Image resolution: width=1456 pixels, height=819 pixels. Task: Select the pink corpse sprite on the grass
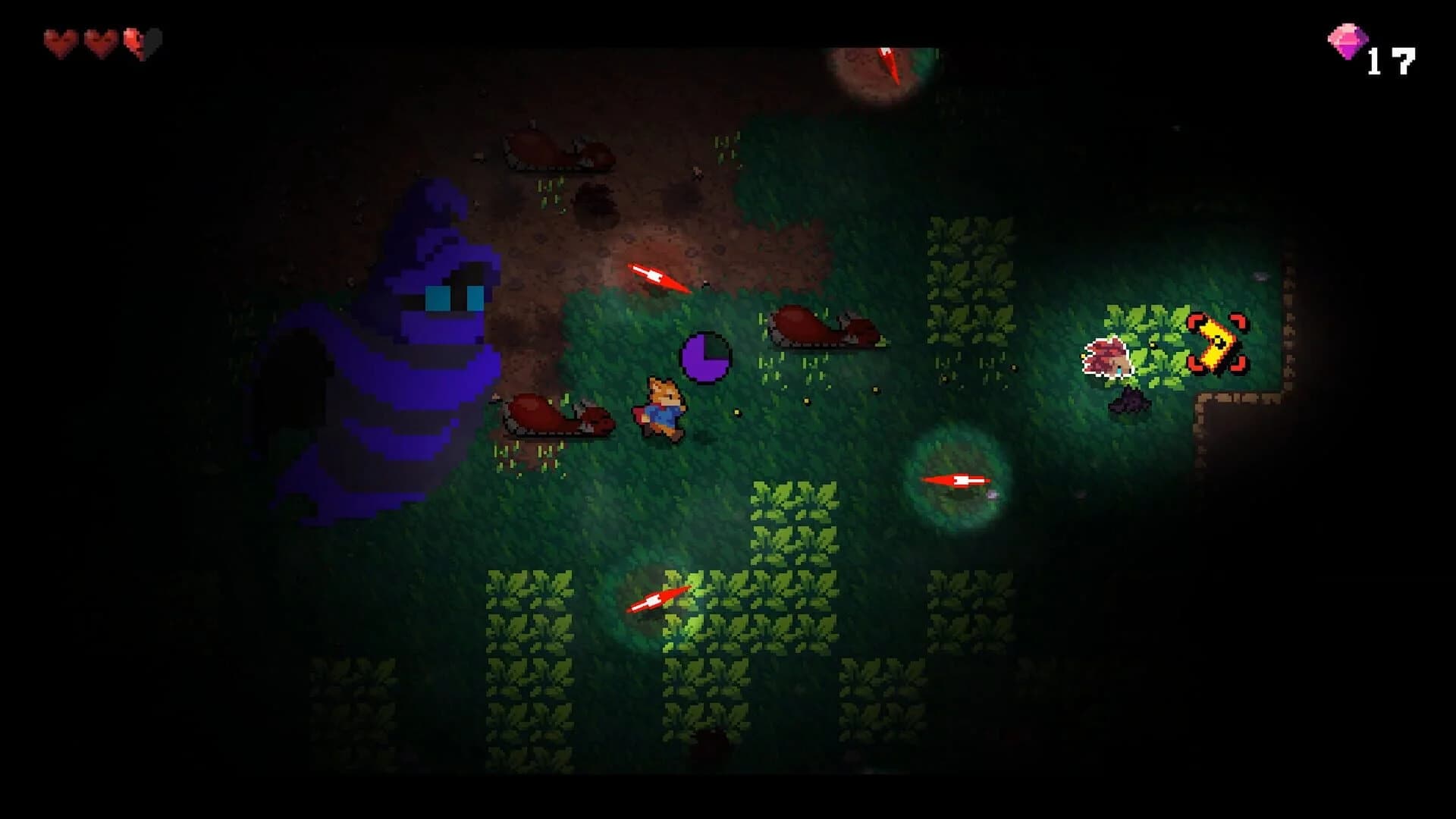point(1107,356)
